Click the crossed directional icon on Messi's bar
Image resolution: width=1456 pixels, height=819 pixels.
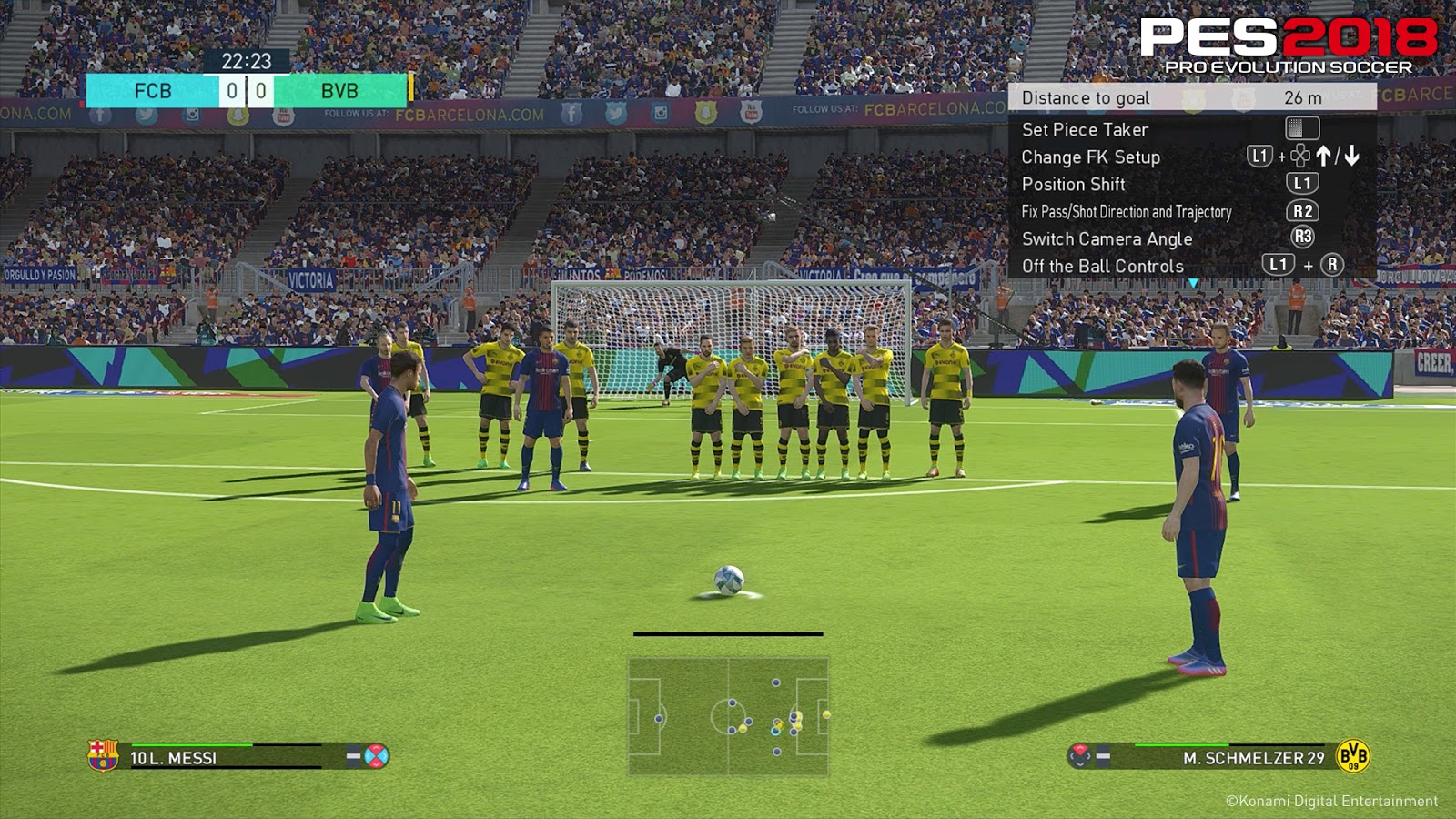tap(376, 756)
